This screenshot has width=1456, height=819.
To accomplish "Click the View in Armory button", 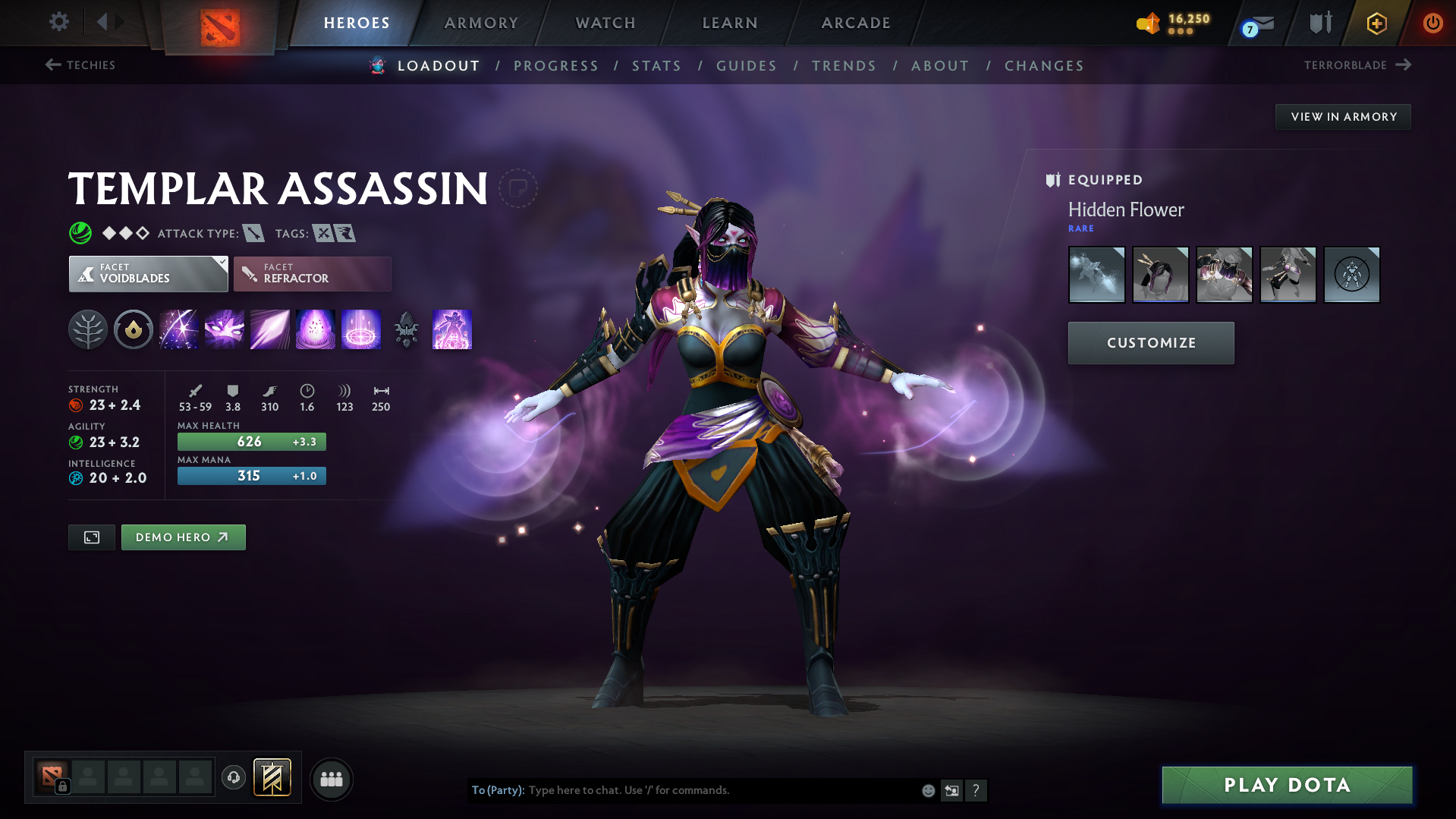I will (1343, 116).
